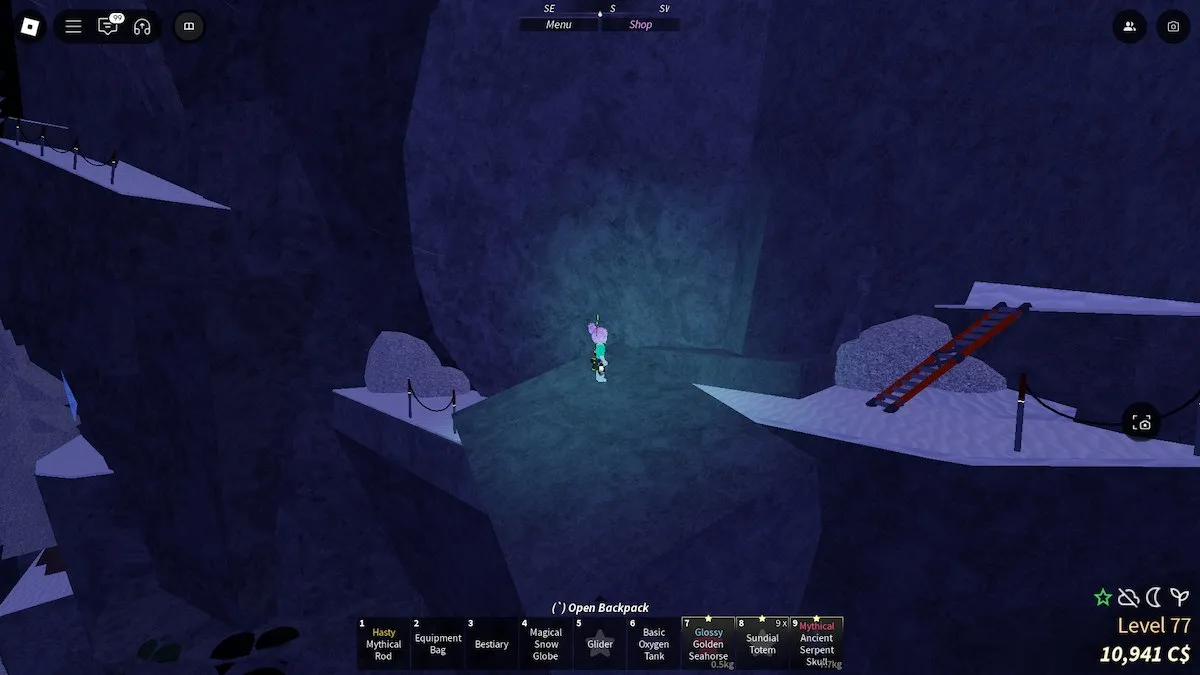The height and width of the screenshot is (675, 1200).
Task: Show the player list icon
Action: (x=1129, y=27)
